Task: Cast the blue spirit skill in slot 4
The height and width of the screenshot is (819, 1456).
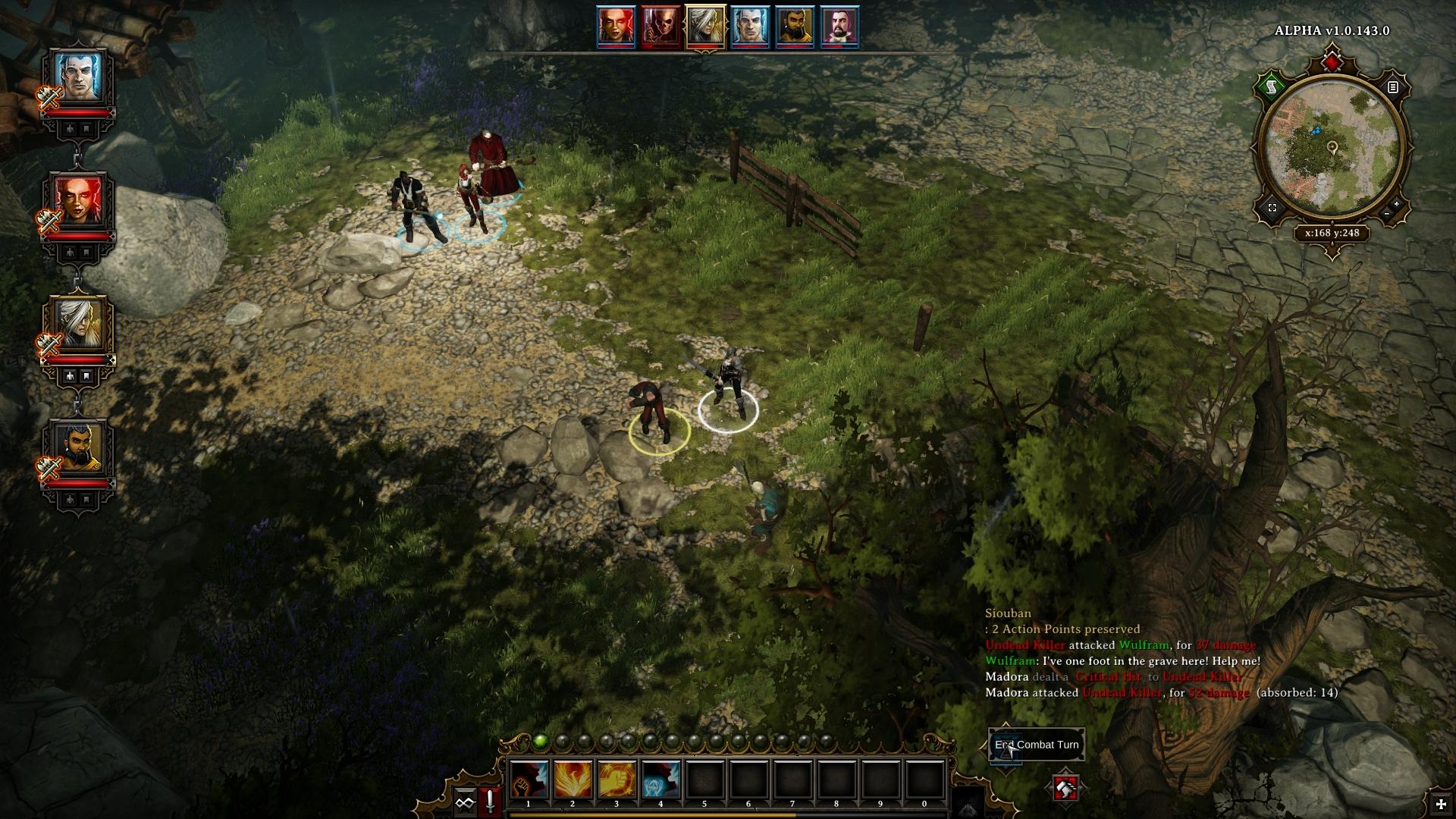Action: (x=661, y=779)
